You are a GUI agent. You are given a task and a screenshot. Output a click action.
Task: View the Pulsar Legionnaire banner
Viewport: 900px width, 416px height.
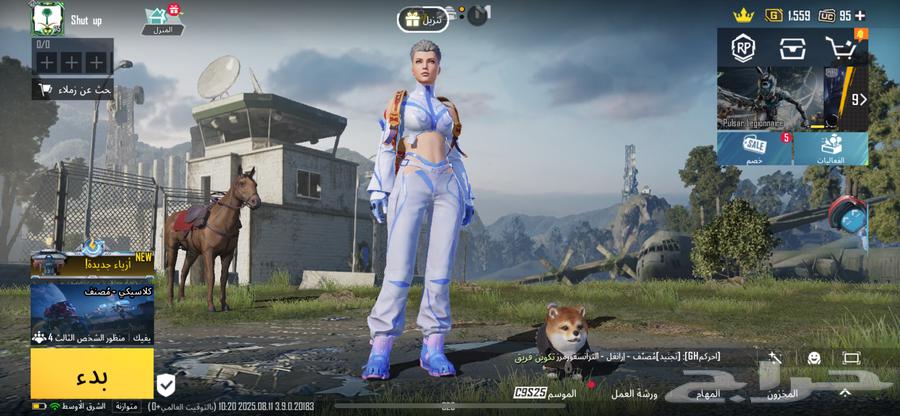click(770, 99)
